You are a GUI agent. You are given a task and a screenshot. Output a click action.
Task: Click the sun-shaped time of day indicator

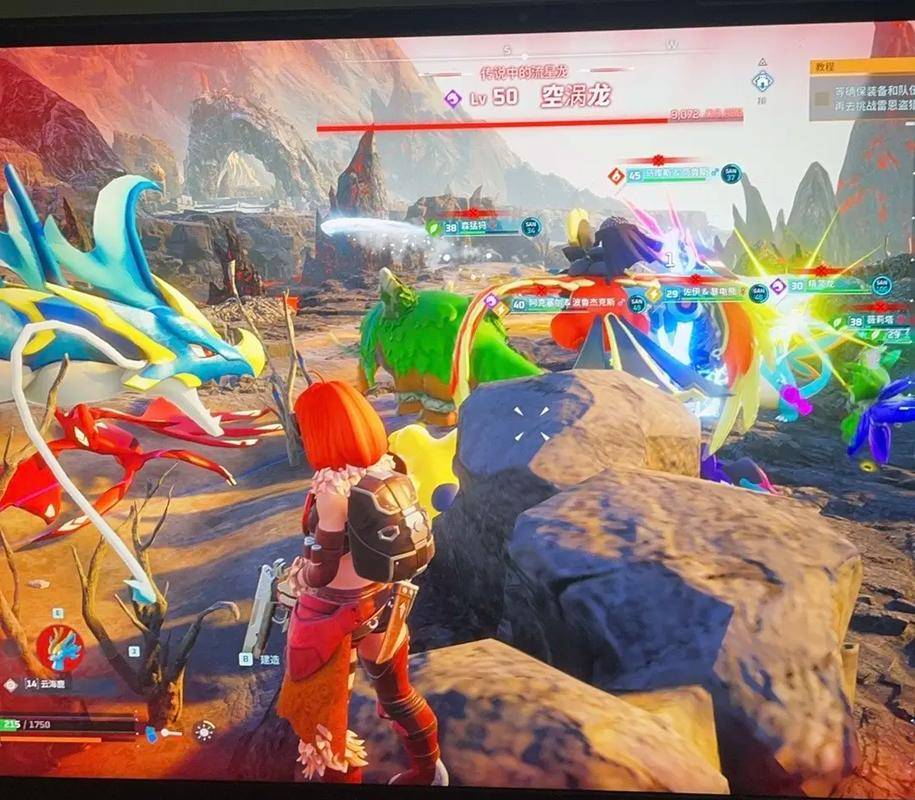point(204,731)
